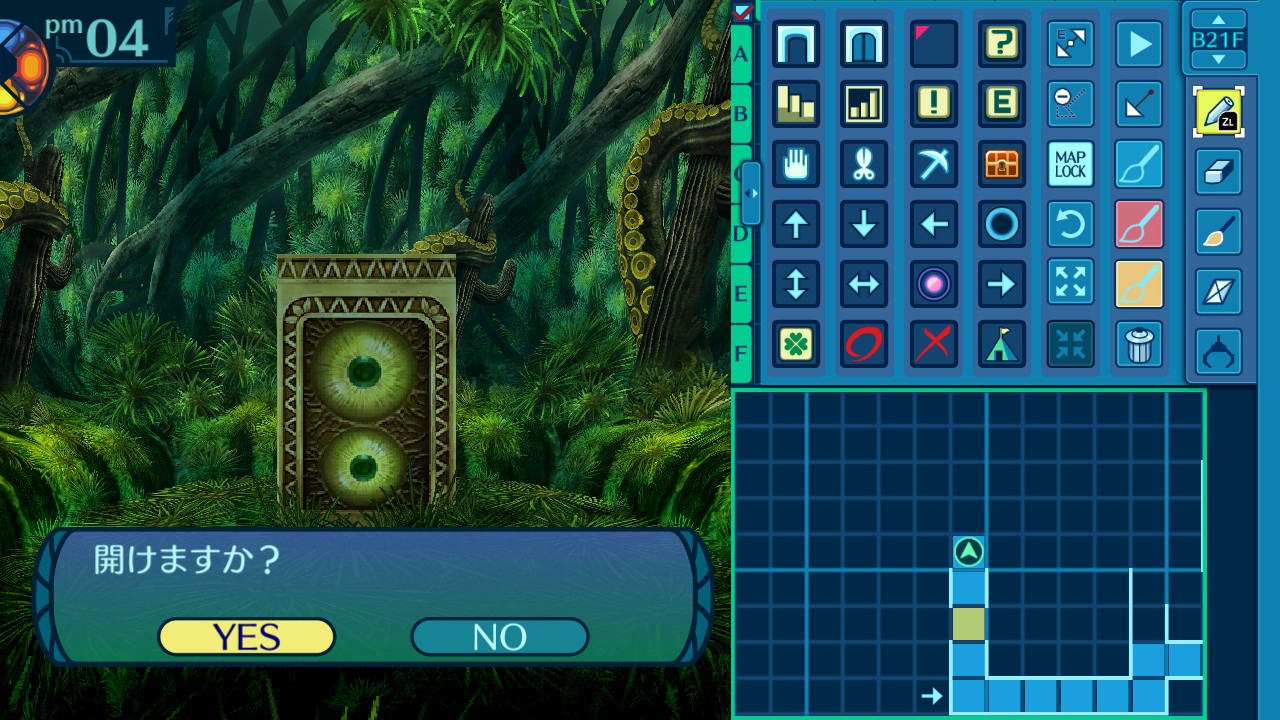Toggle the MAP LOCK button
Screen dimensions: 1280x720
pyautogui.click(x=1070, y=164)
